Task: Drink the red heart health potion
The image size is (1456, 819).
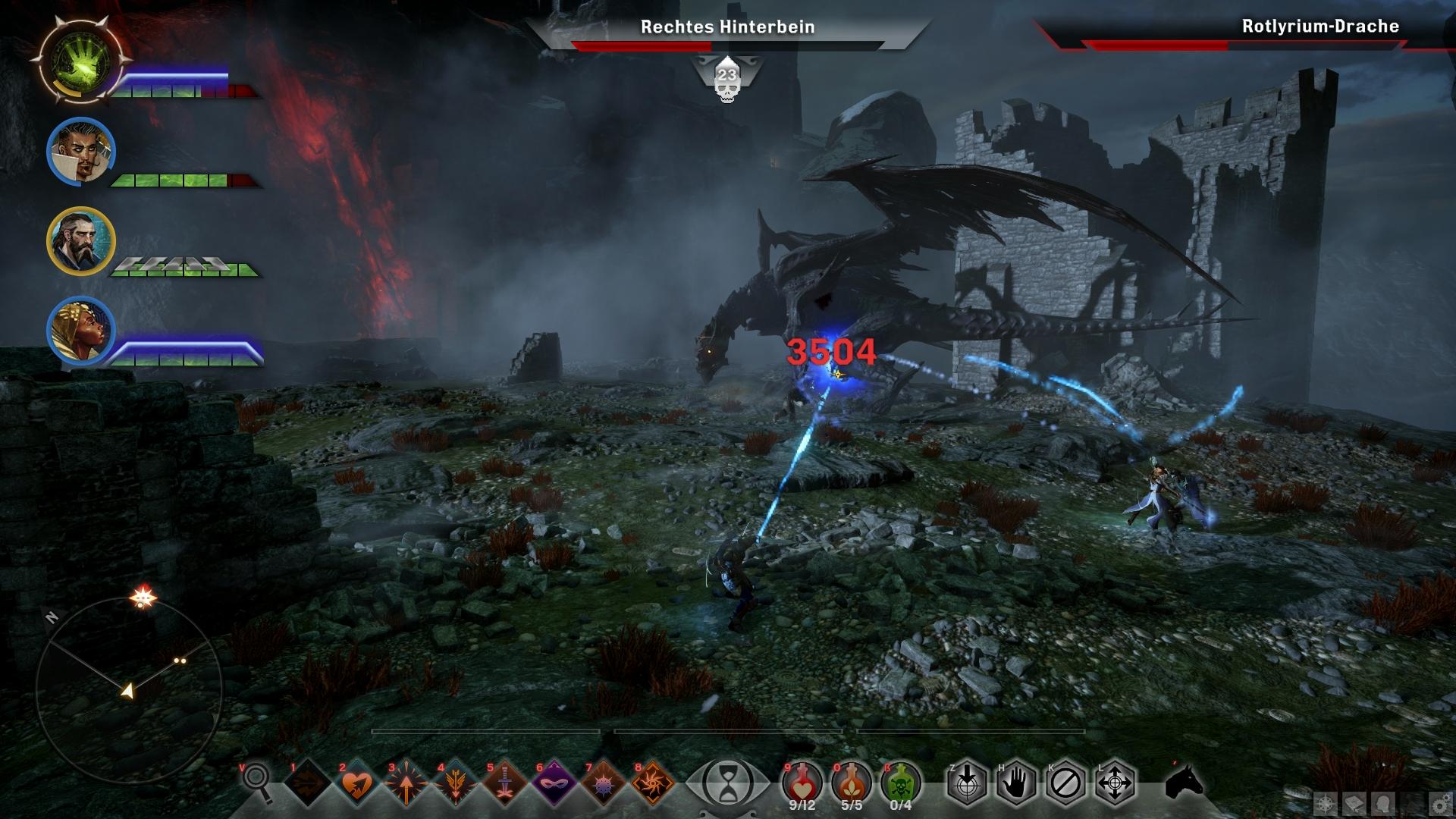Action: coord(802,780)
